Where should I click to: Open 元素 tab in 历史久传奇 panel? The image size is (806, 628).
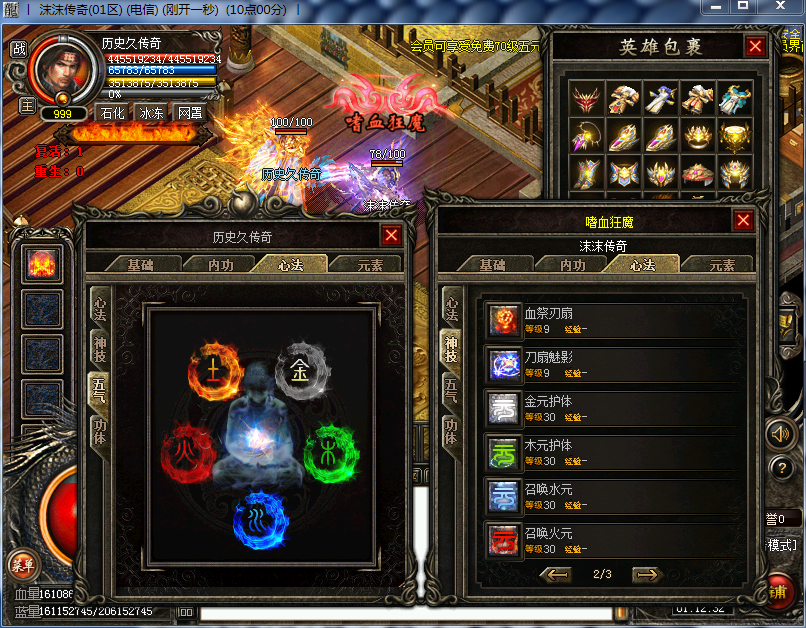point(364,265)
